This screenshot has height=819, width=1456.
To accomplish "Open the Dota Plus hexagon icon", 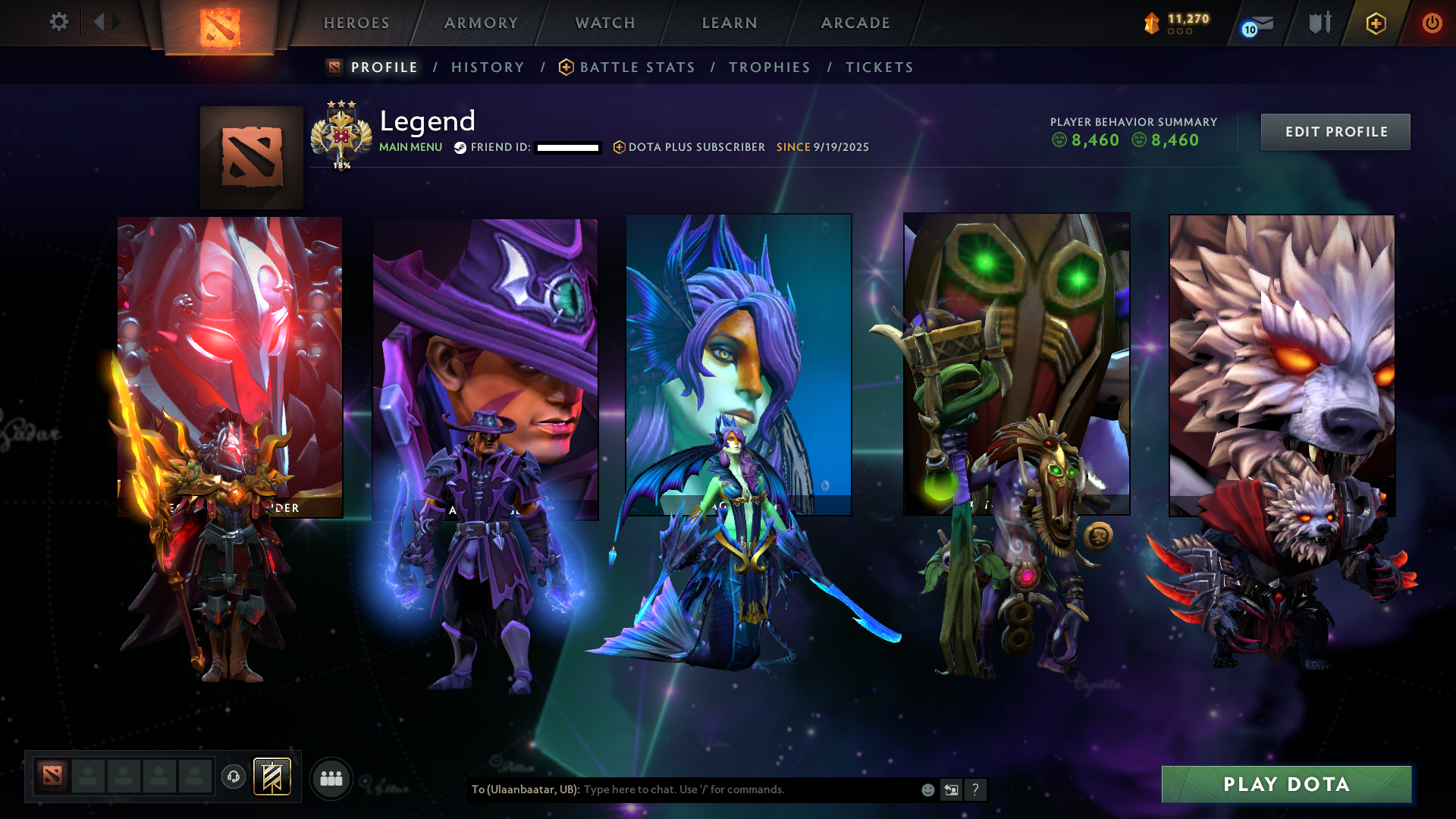I will point(1375,23).
